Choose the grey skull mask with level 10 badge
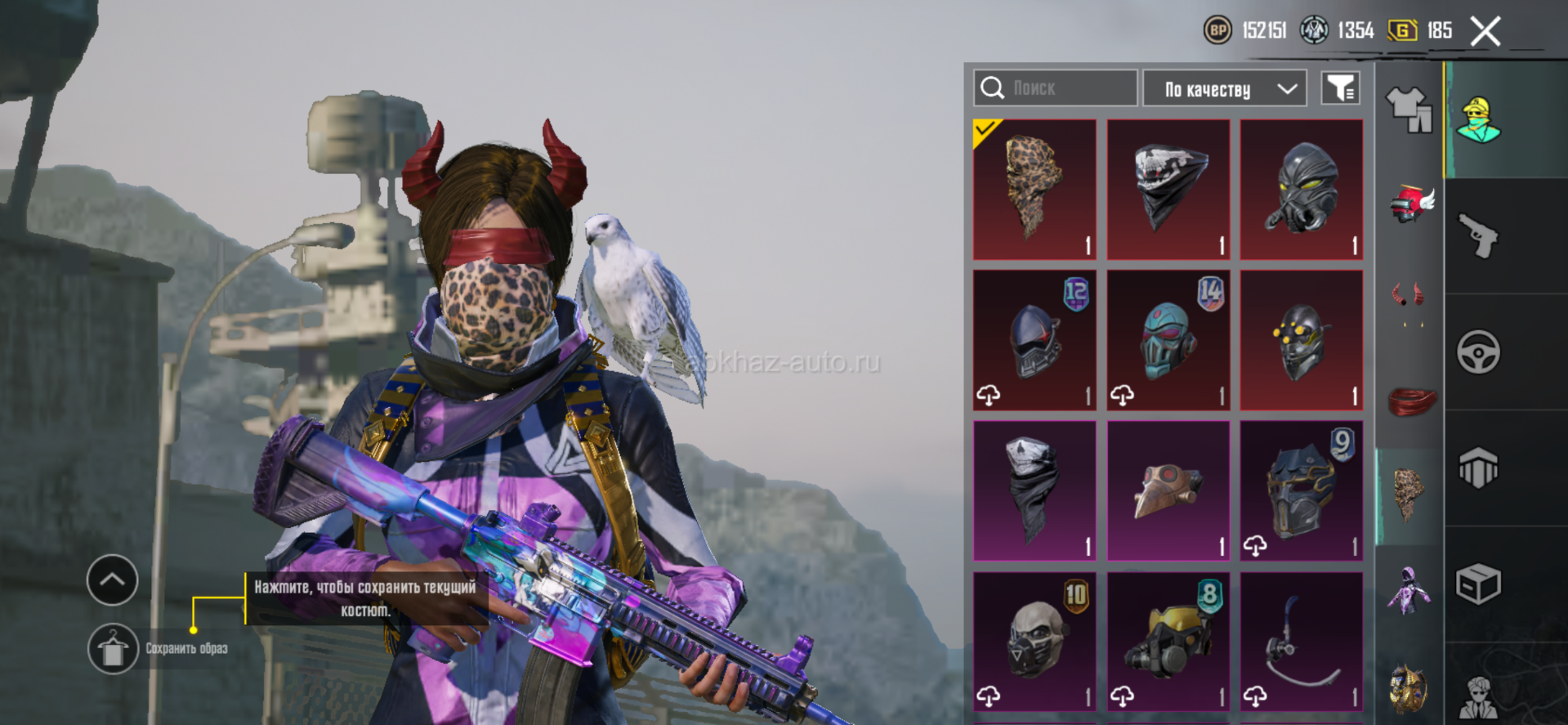The height and width of the screenshot is (725, 1568). point(1034,641)
